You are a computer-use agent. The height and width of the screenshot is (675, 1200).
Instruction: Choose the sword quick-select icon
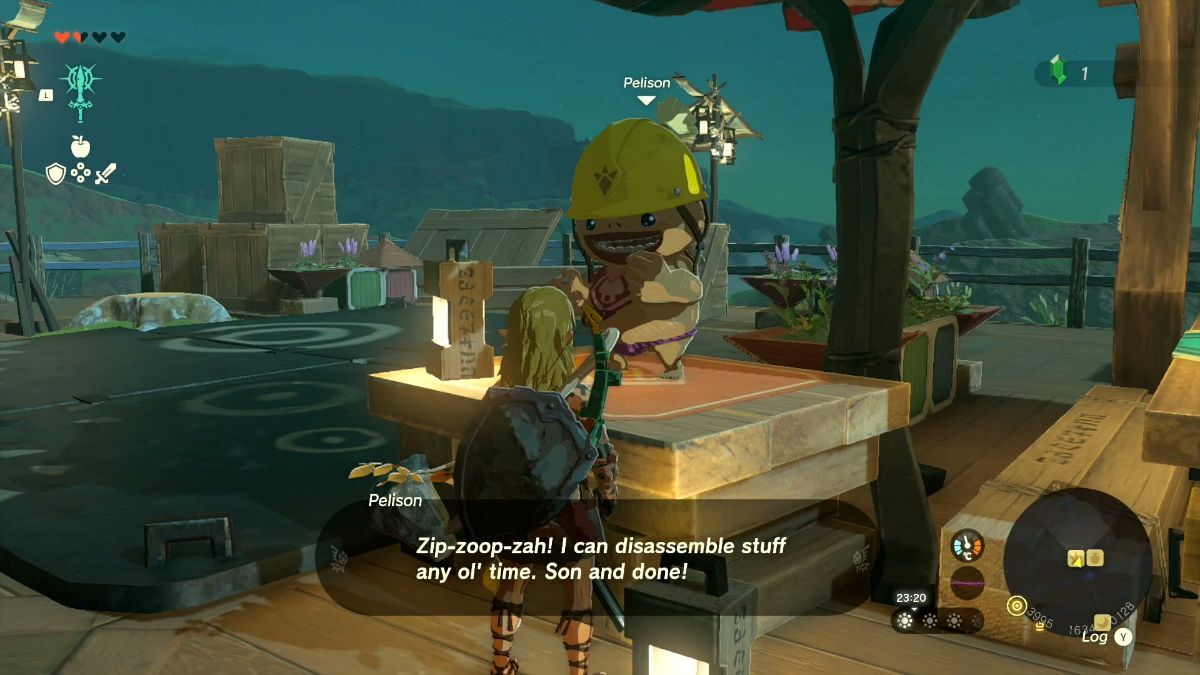click(105, 174)
